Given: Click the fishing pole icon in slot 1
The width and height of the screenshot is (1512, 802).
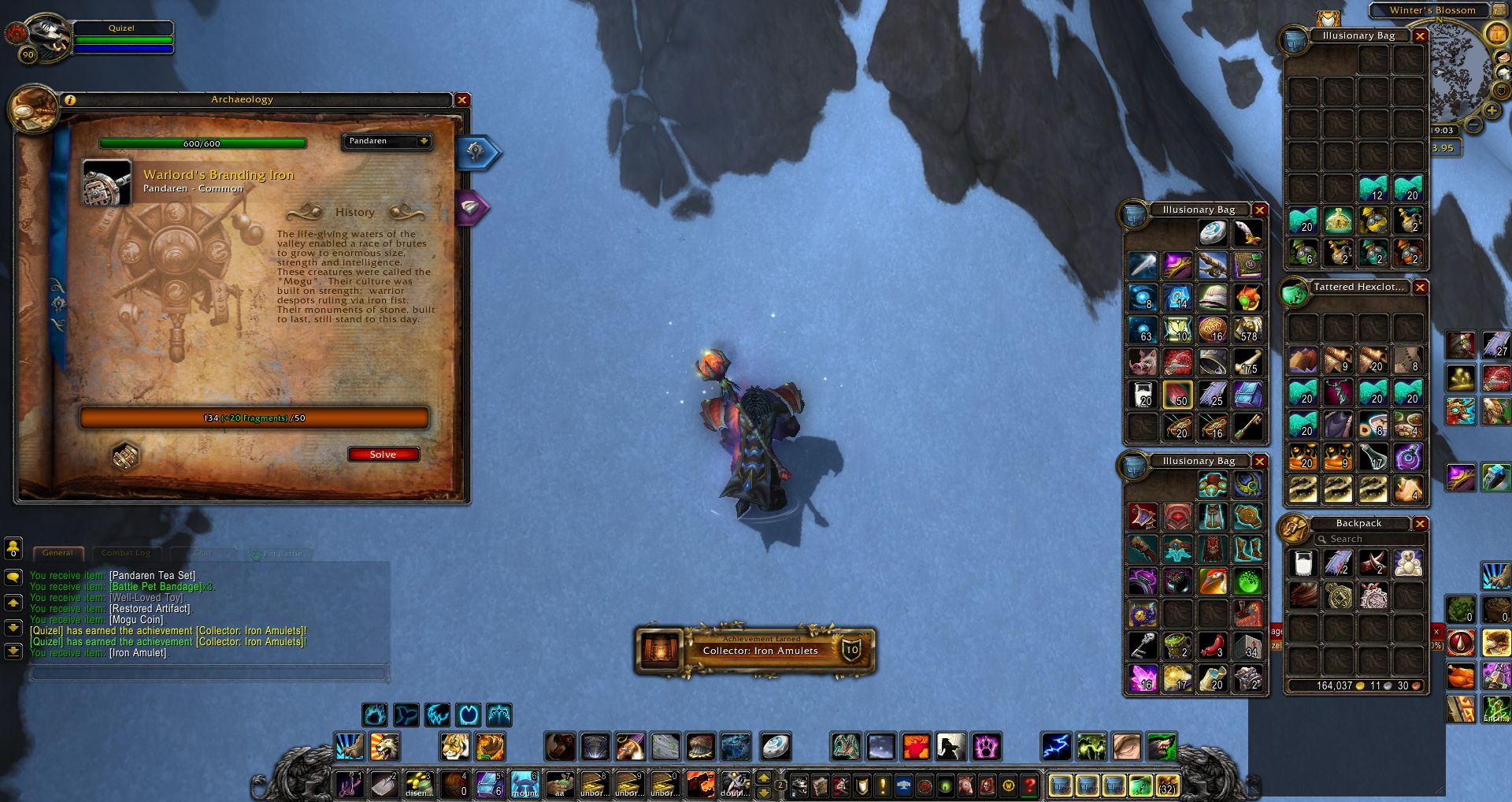Looking at the screenshot, I should pyautogui.click(x=349, y=786).
